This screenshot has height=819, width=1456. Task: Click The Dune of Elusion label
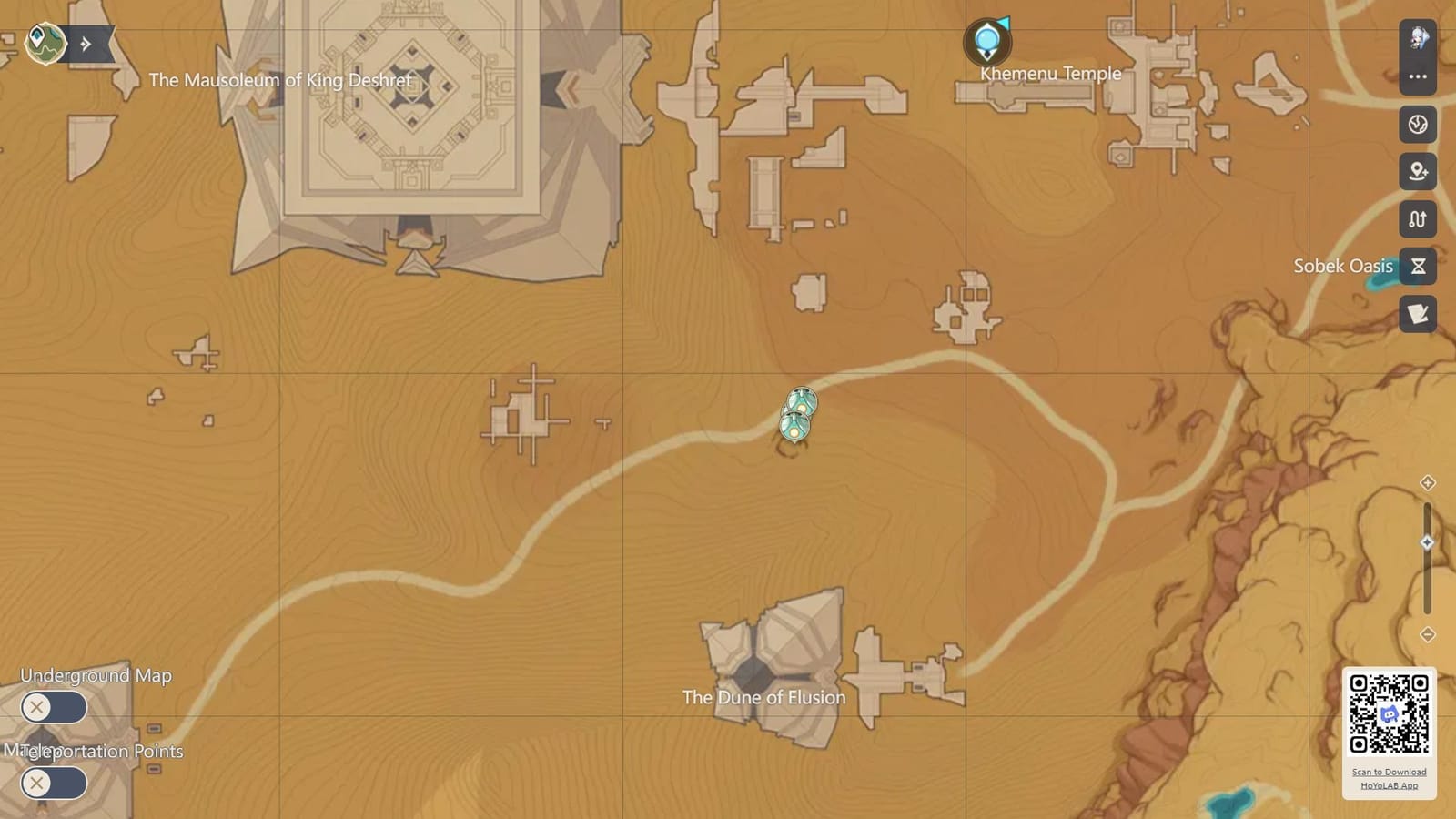click(x=763, y=696)
